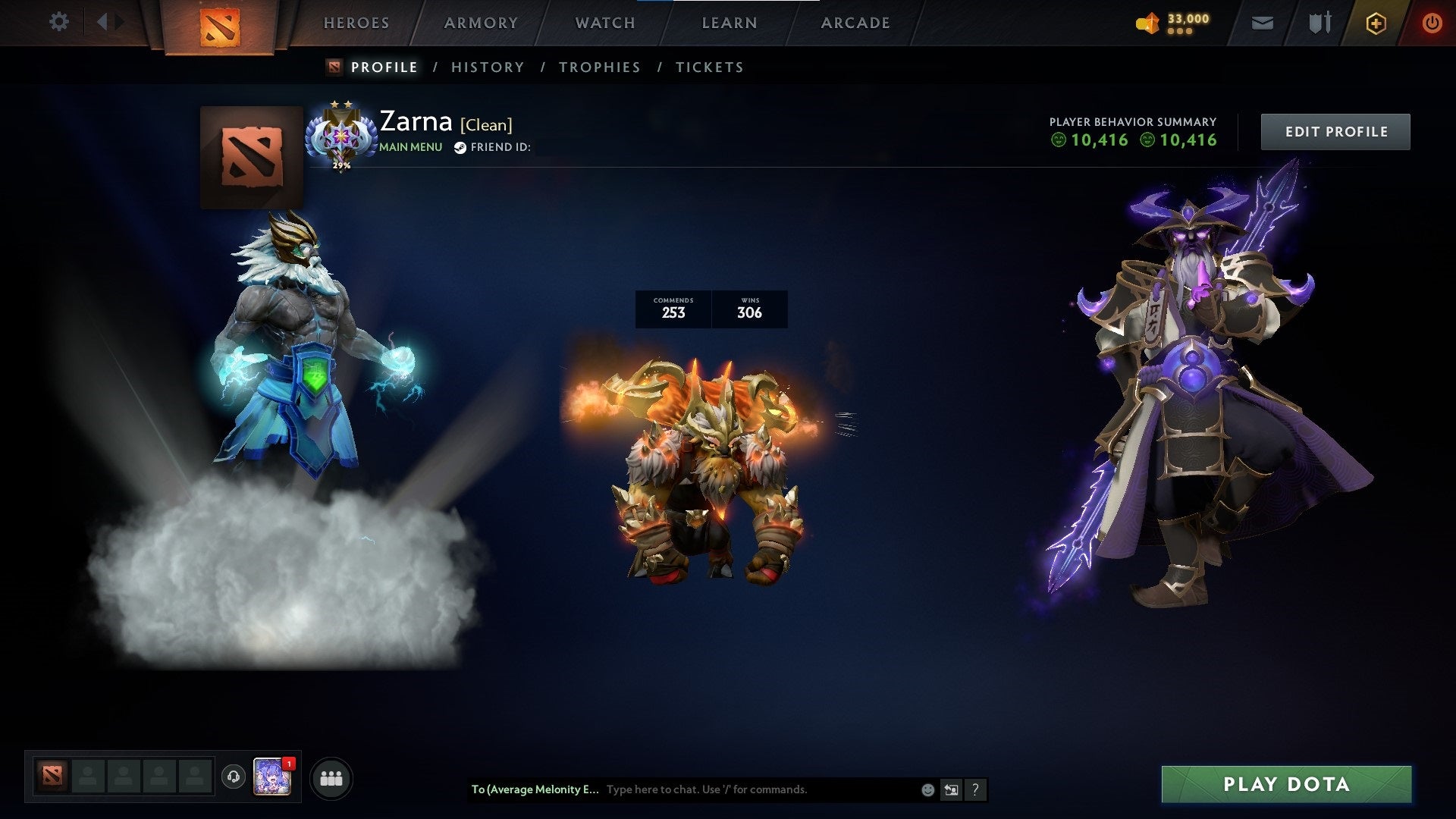Toggle the screenshot share icon in chat
Image resolution: width=1456 pixels, height=819 pixels.
(951, 789)
